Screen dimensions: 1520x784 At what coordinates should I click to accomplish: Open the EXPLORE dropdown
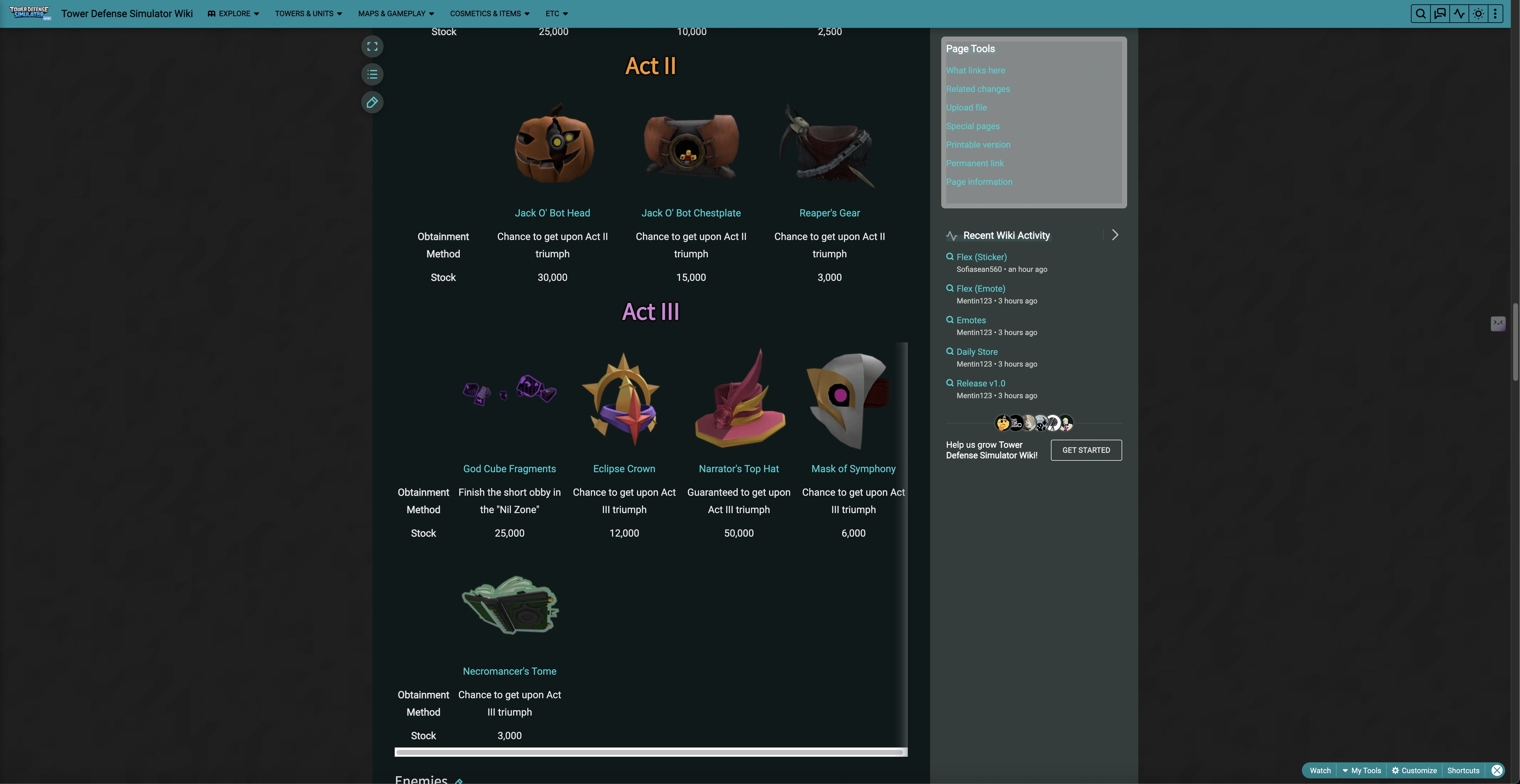(x=233, y=13)
